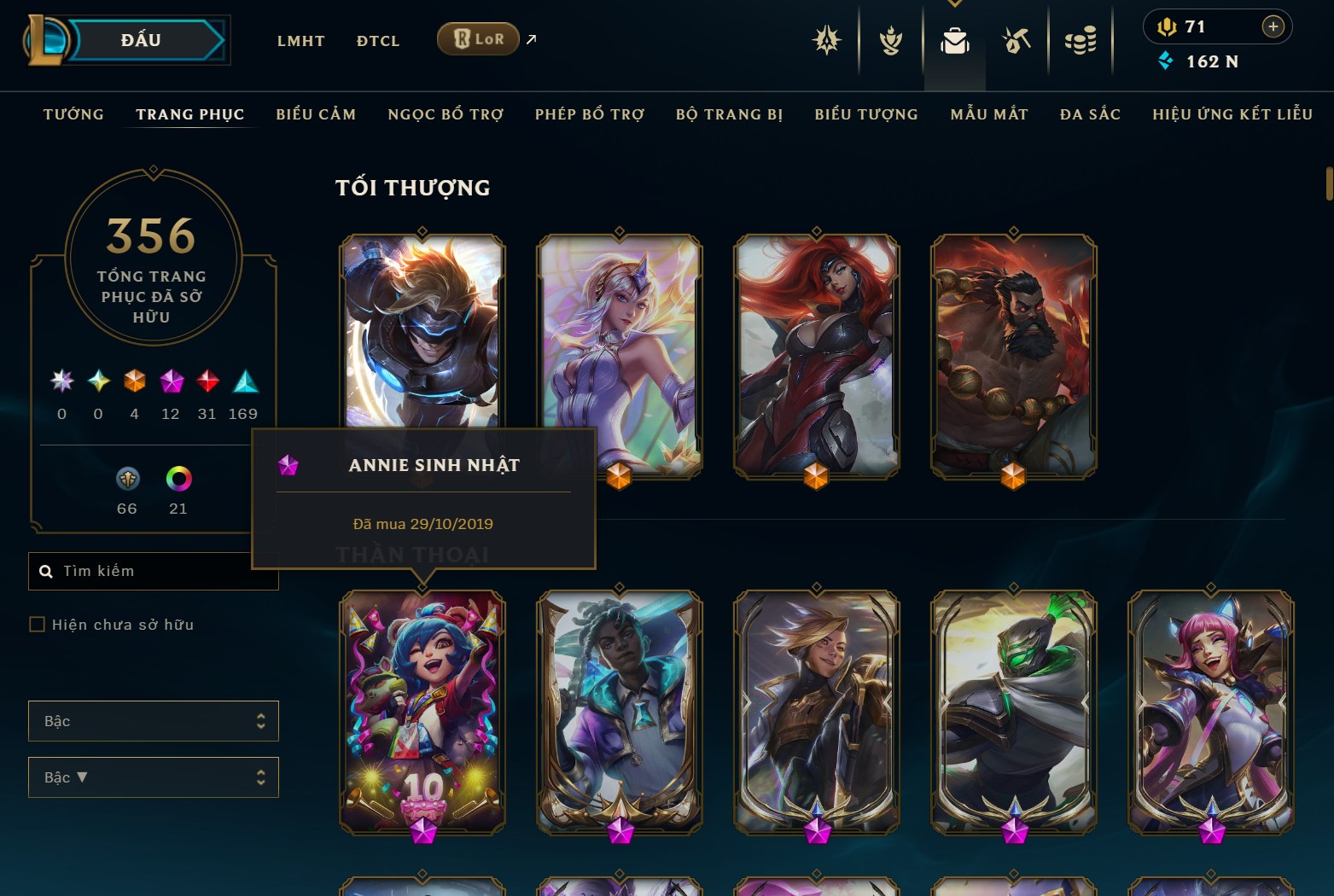1334x896 pixels.
Task: Start a match with the ĐẤU button
Action: click(143, 40)
